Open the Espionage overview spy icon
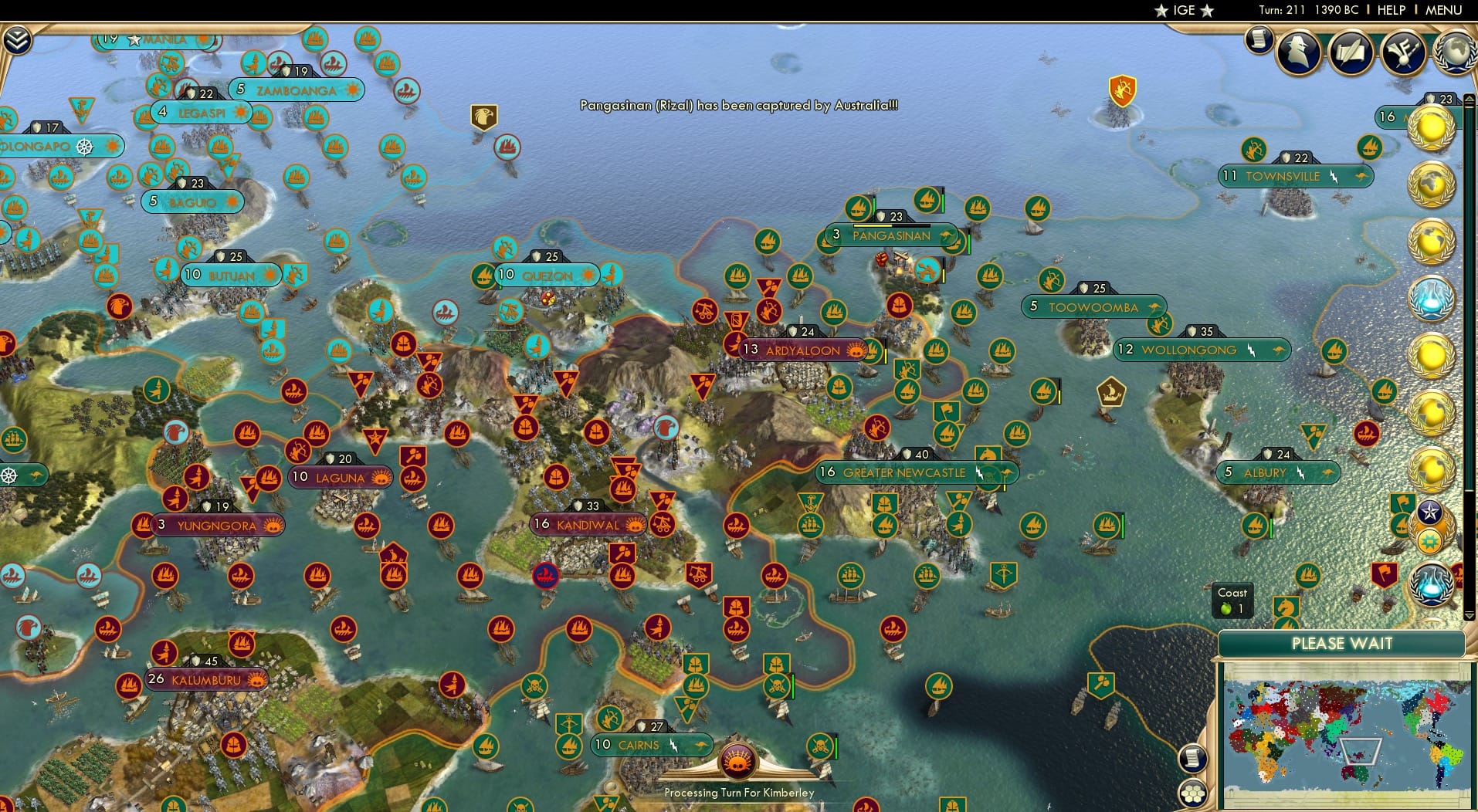The width and height of the screenshot is (1478, 812). coord(1298,52)
